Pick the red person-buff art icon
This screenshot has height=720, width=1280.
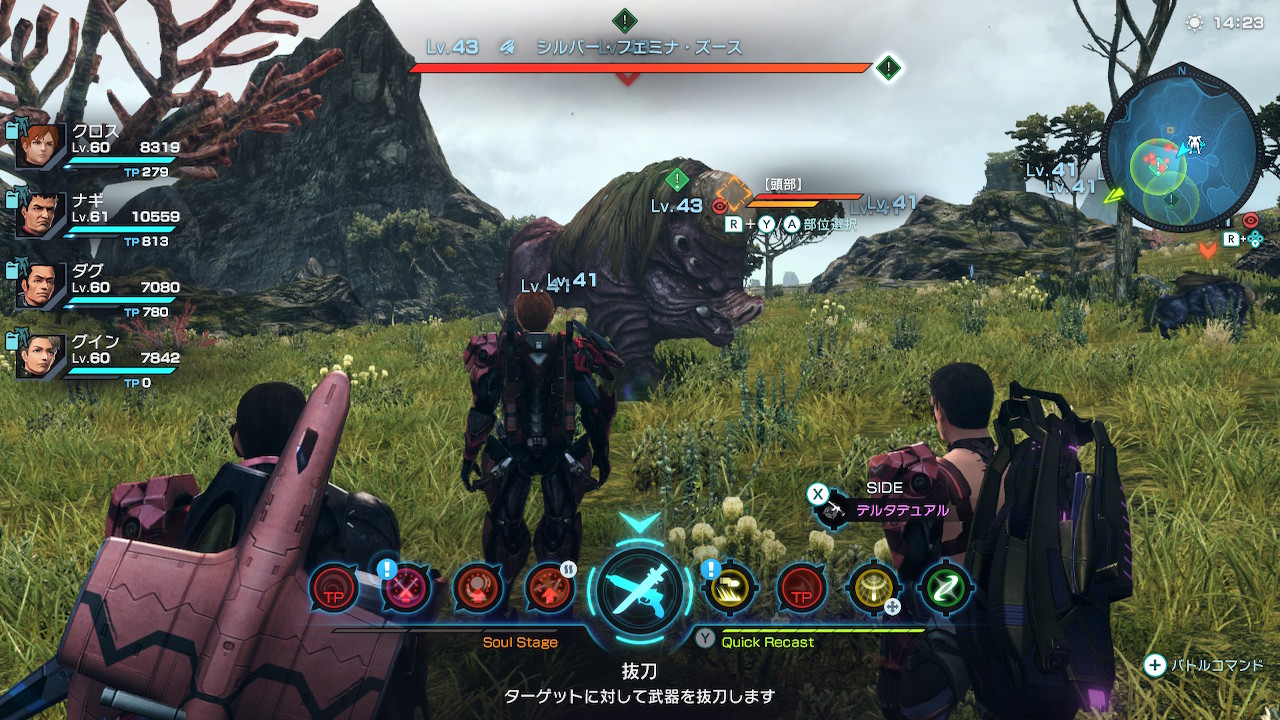tap(477, 588)
